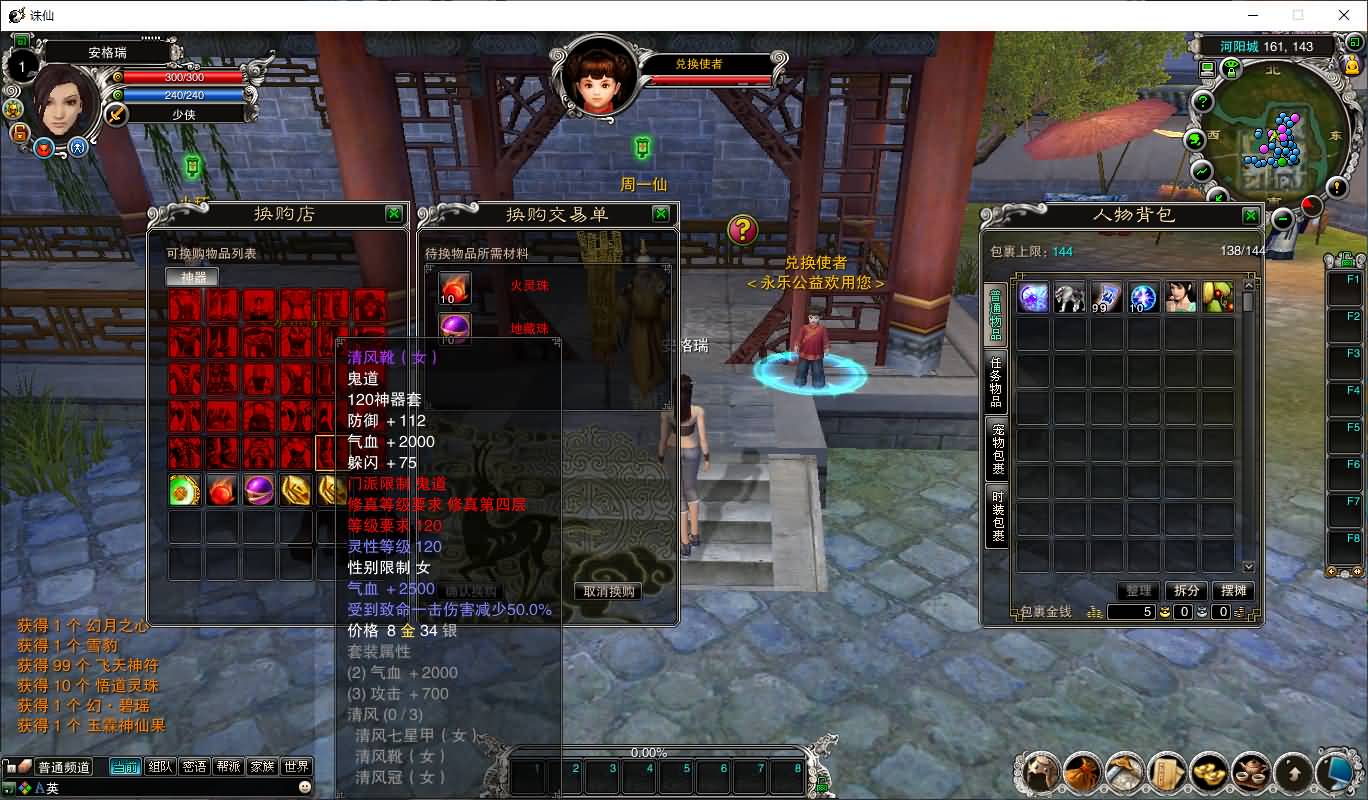Select the 世界 chat channel tab

(x=296, y=766)
